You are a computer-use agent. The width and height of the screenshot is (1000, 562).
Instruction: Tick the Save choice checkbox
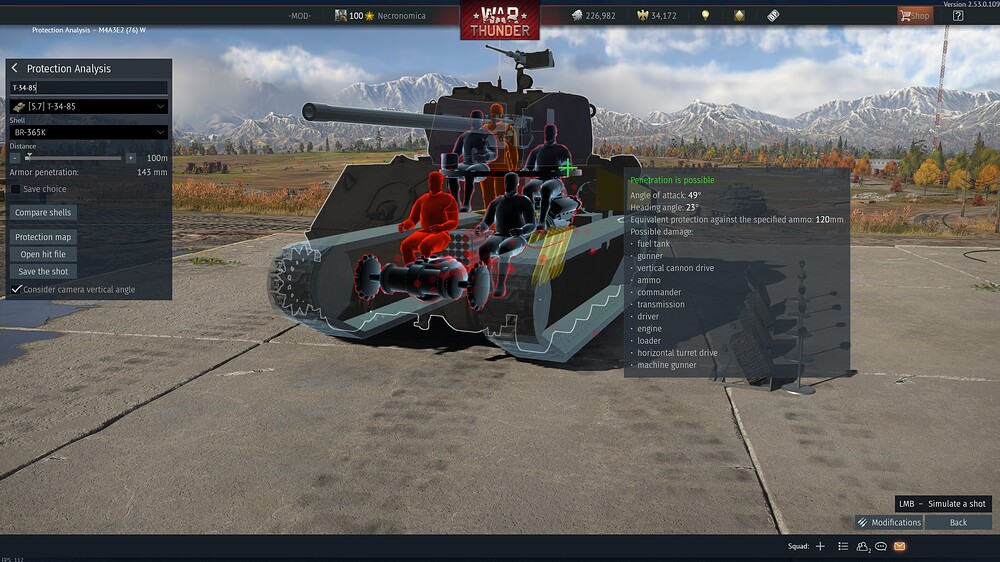pyautogui.click(x=16, y=189)
